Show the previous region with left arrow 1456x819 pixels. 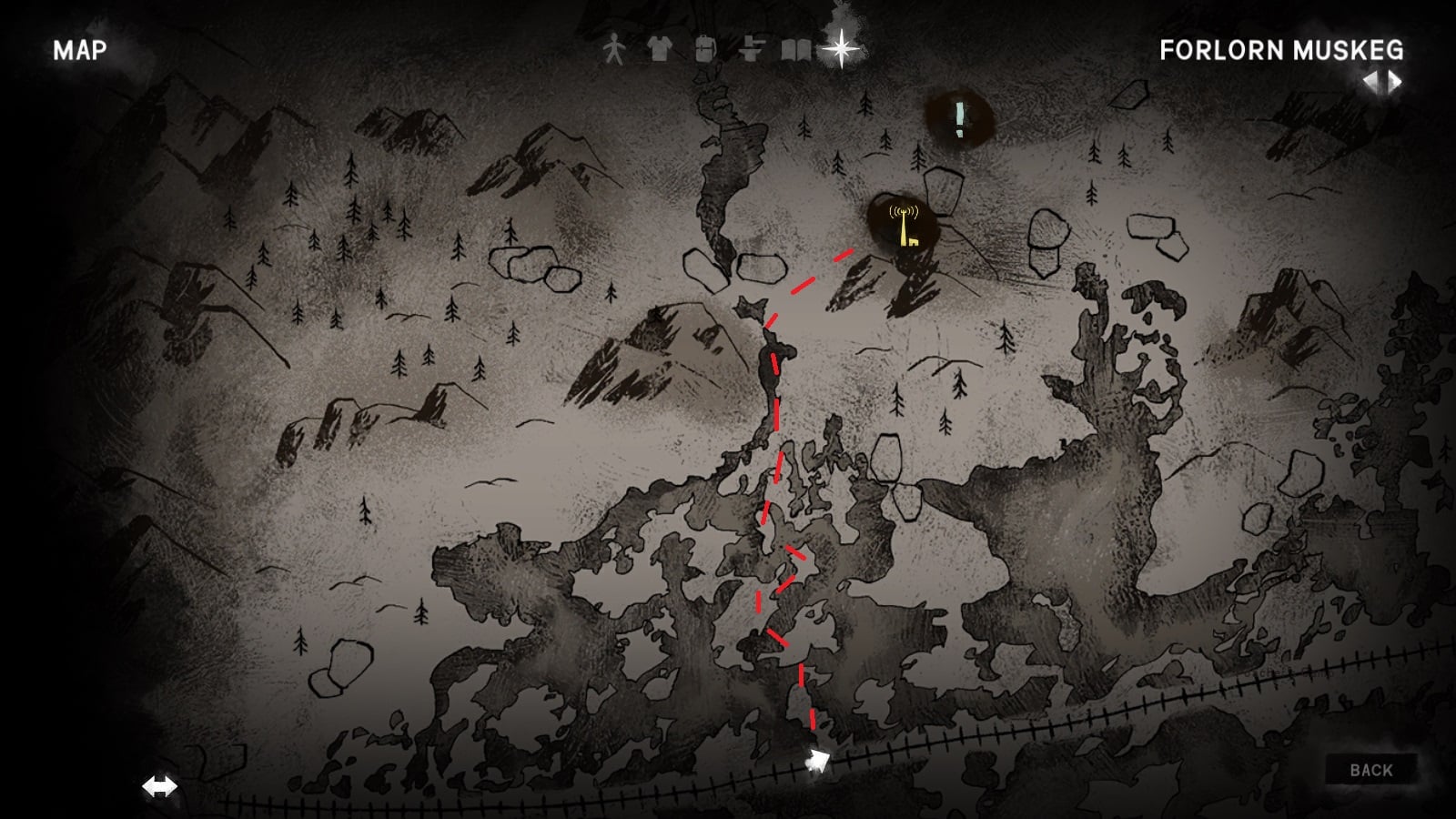click(x=1370, y=83)
